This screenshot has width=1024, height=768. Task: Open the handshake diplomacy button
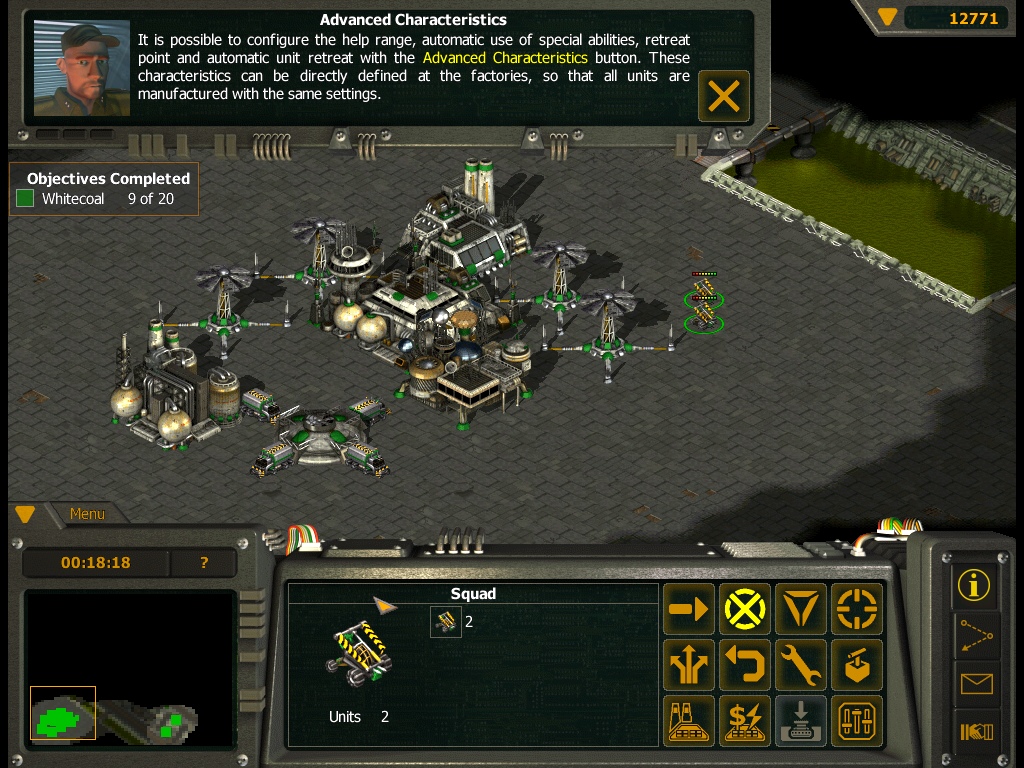974,733
